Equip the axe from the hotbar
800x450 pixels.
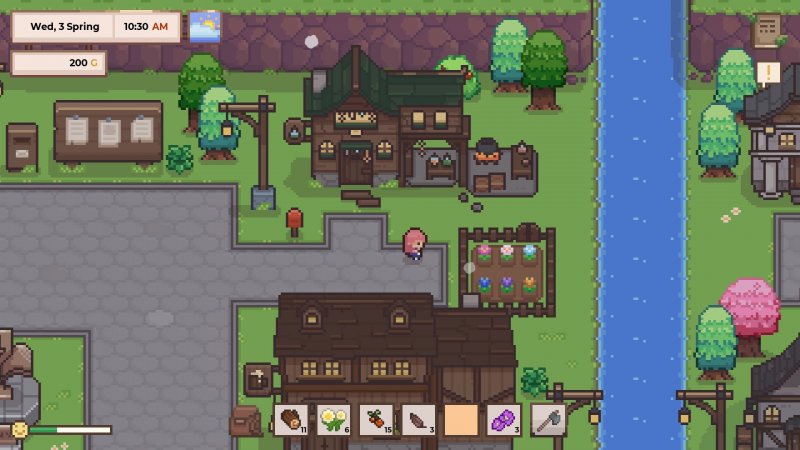coord(548,420)
